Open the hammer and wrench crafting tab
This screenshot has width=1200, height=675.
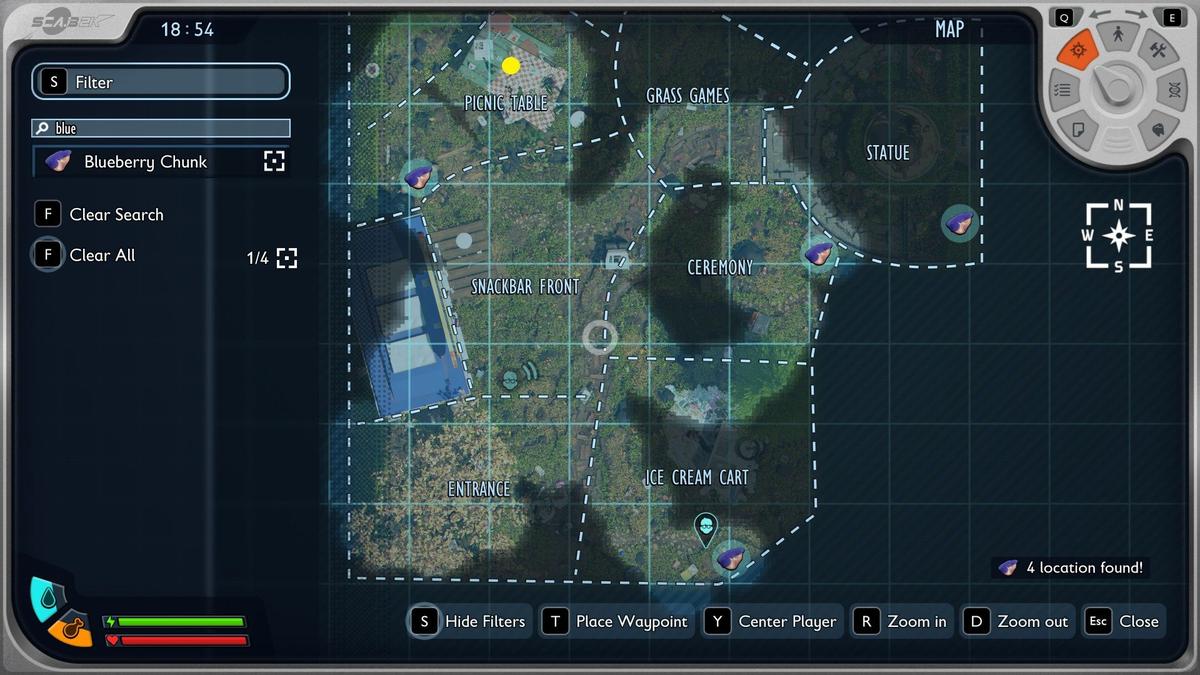click(1157, 50)
